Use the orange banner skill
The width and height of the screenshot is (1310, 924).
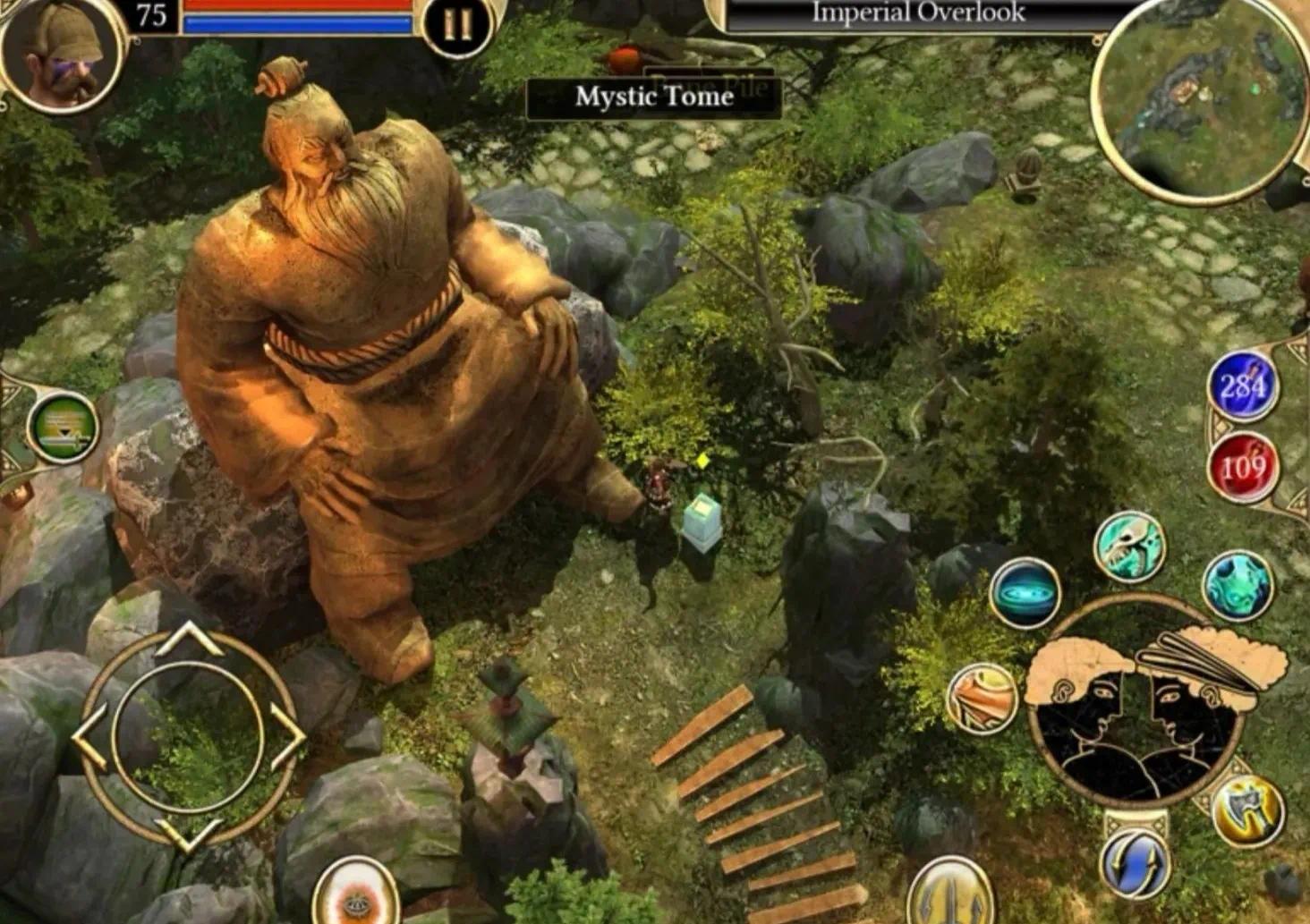coord(982,699)
